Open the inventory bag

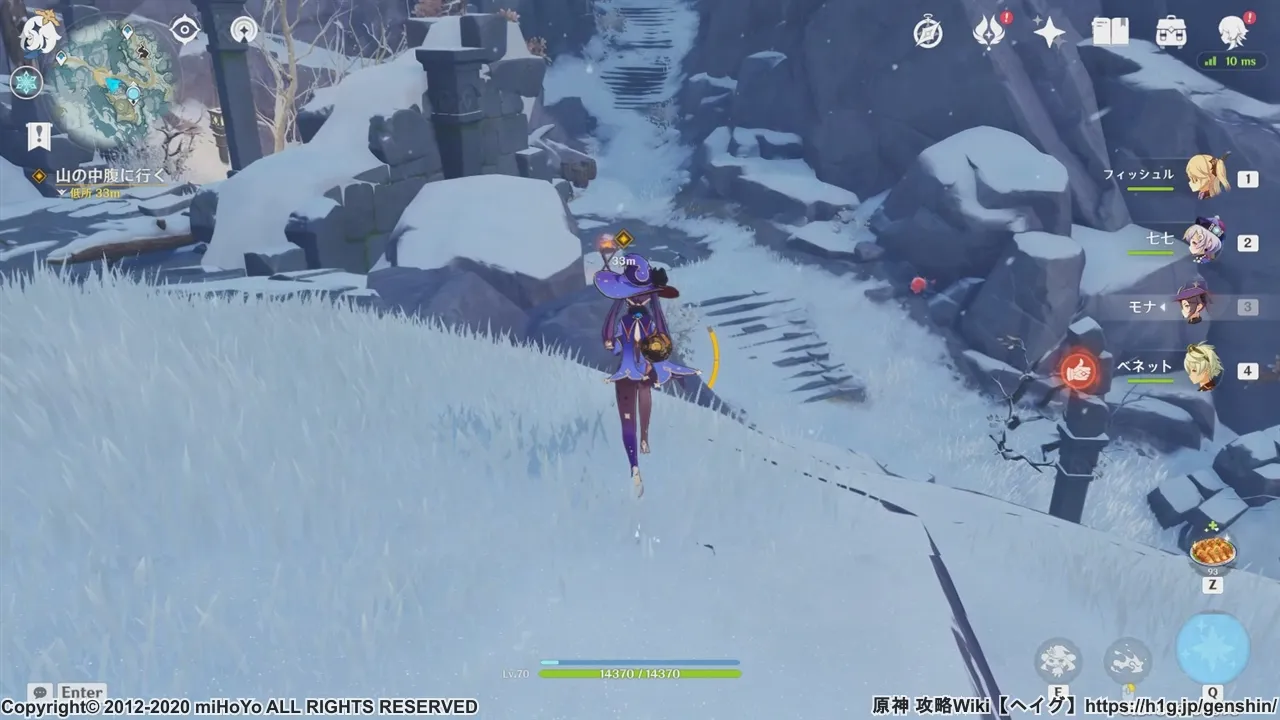click(1170, 34)
